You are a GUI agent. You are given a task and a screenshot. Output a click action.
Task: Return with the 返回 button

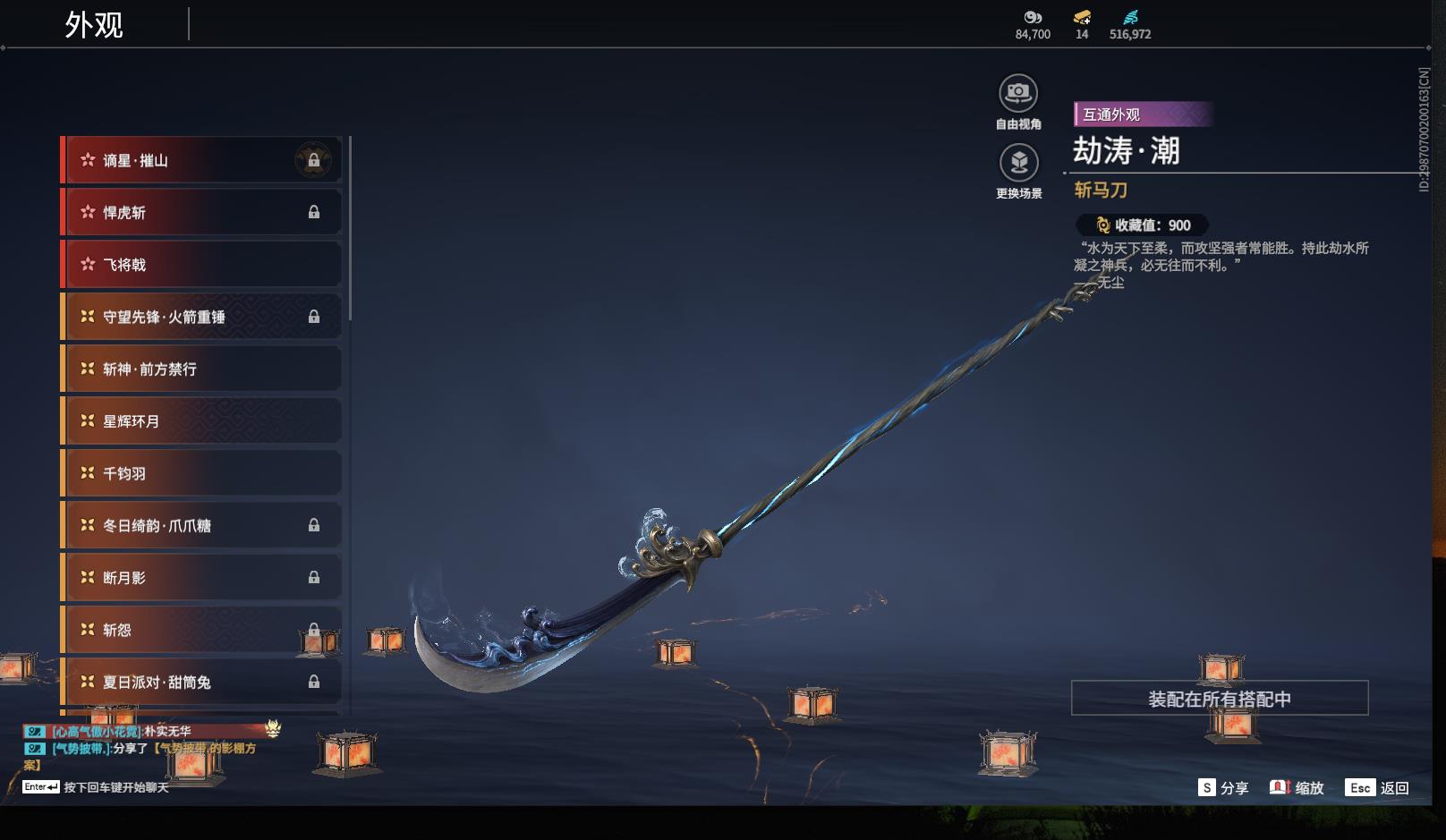[1379, 788]
